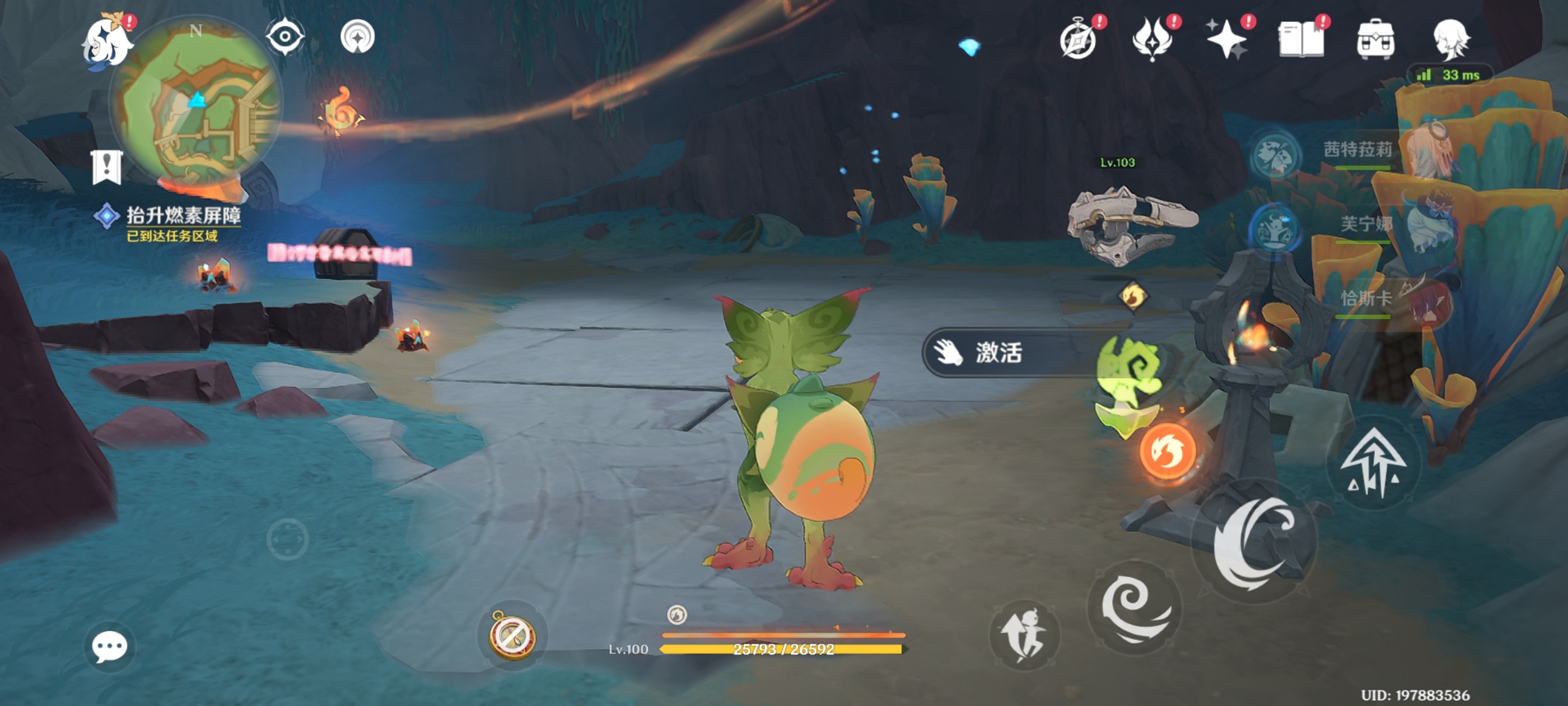Toggle the eye-shaped elemental sight icon
Image resolution: width=1568 pixels, height=706 pixels.
coord(285,36)
